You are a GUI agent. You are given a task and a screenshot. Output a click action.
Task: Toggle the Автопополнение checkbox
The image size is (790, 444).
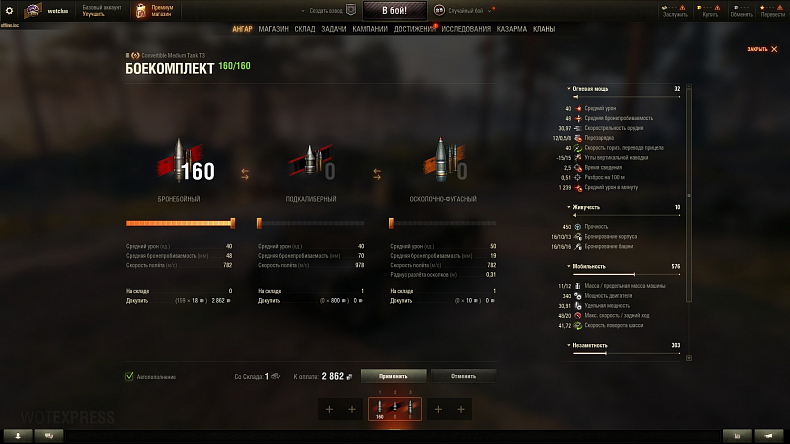129,376
